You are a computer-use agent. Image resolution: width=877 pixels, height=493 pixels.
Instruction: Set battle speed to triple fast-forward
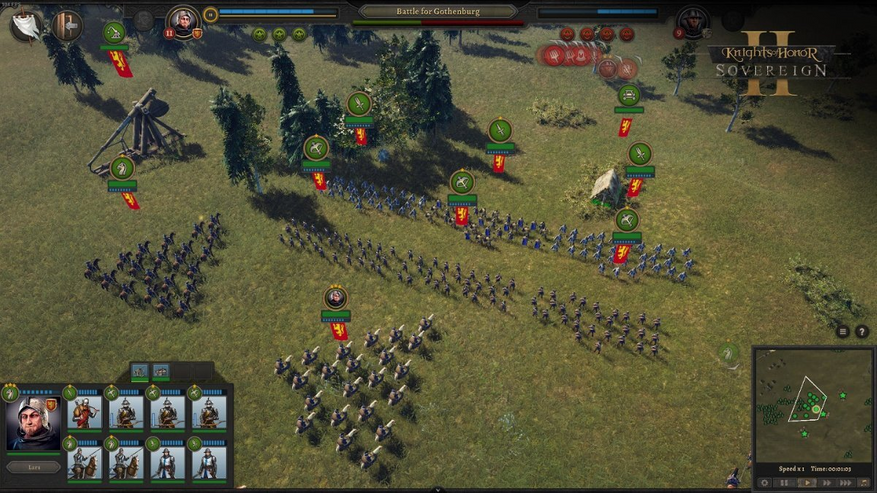pyautogui.click(x=846, y=483)
